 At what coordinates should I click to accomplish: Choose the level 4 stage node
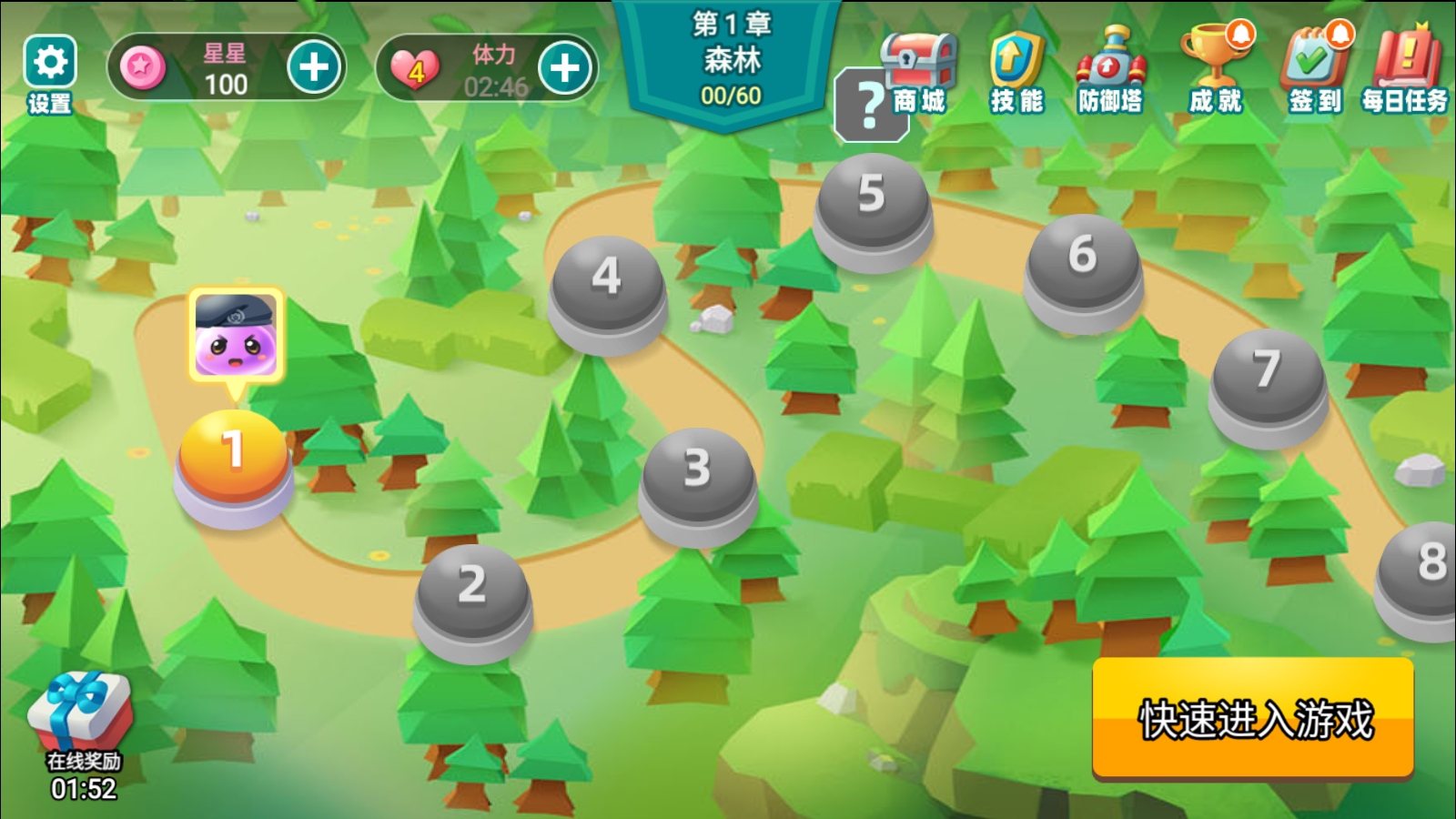point(607,284)
